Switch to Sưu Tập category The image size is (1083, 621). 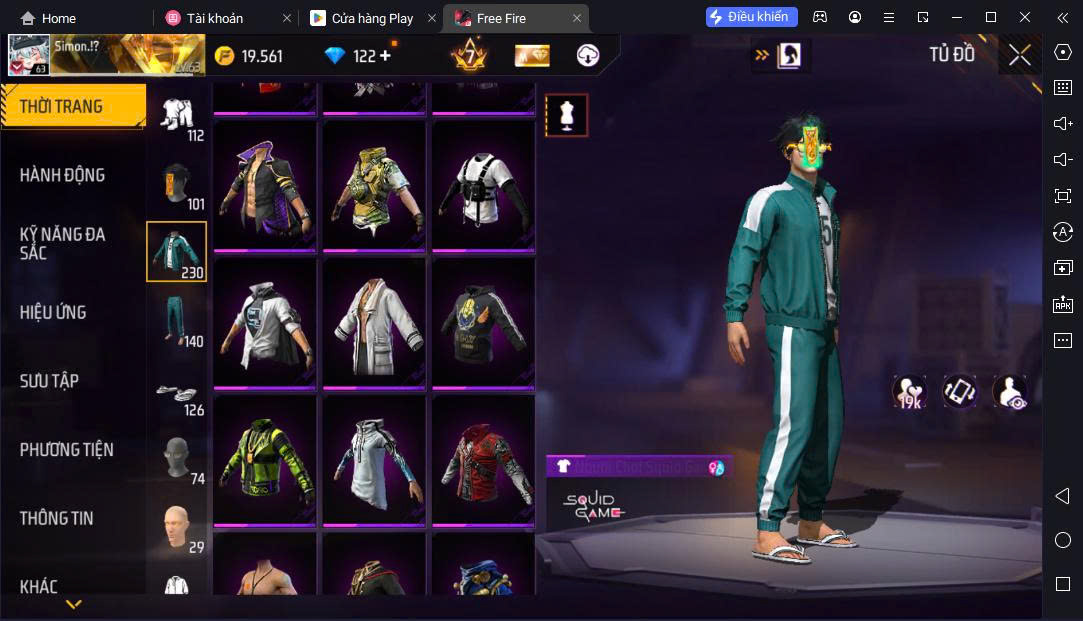[x=49, y=381]
